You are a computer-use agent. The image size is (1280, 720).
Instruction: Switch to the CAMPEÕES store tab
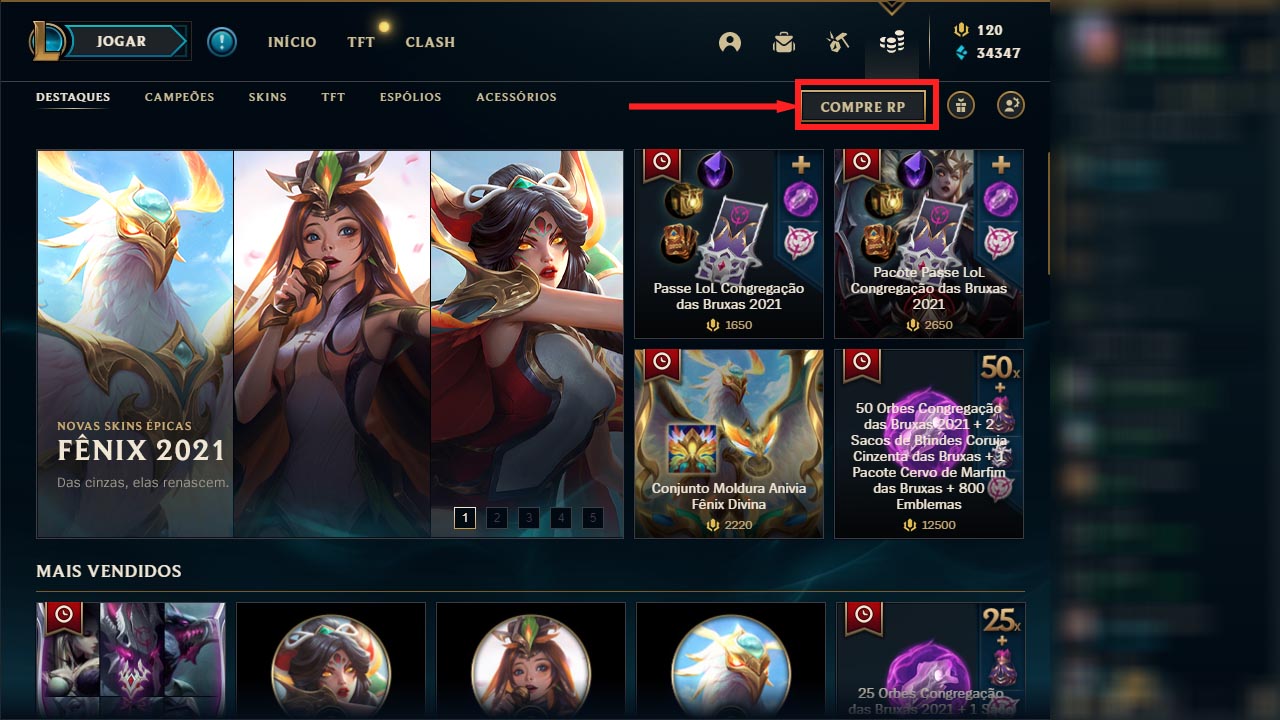coord(178,97)
